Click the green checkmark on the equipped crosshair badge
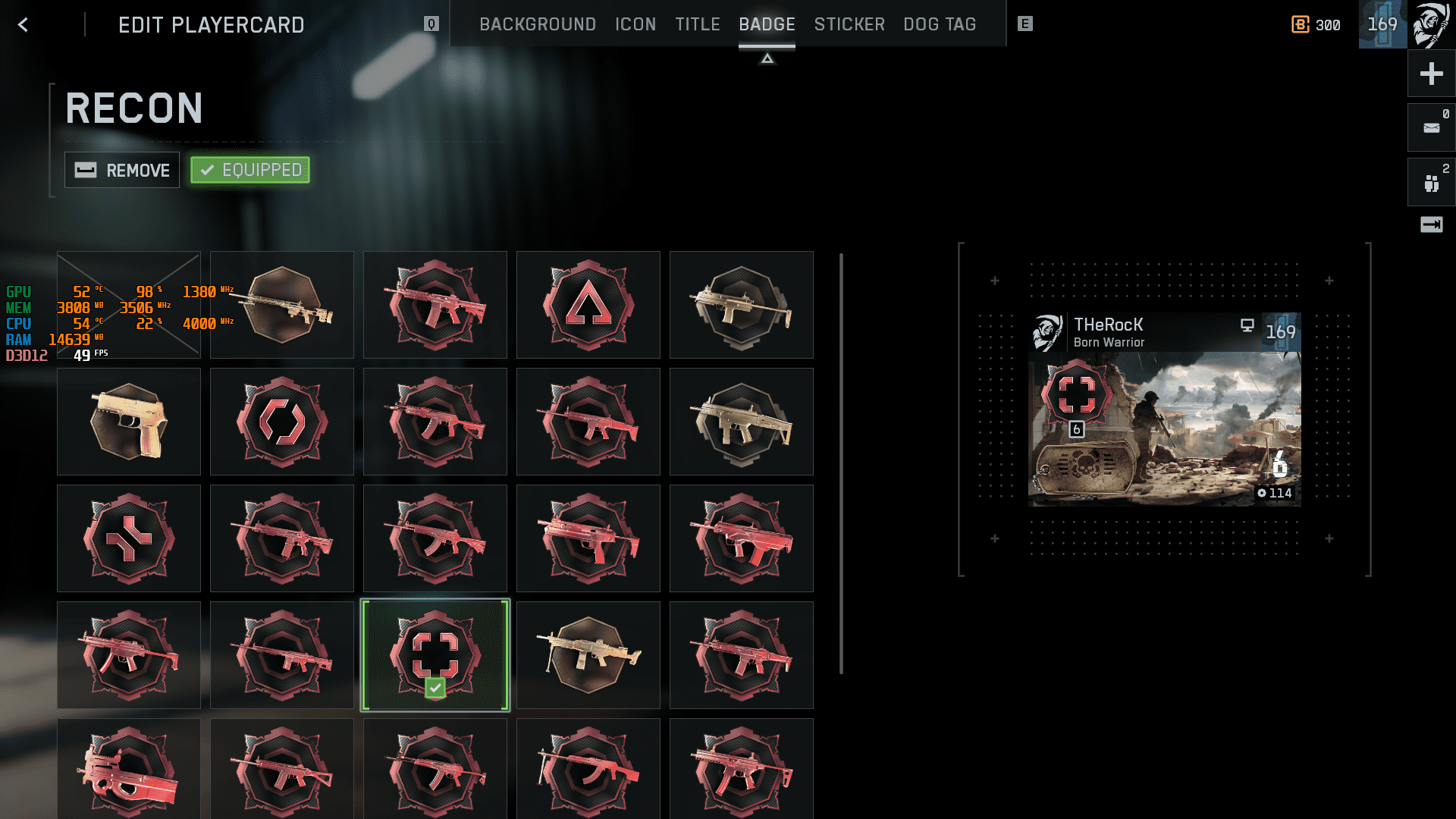This screenshot has width=1456, height=819. pyautogui.click(x=435, y=687)
